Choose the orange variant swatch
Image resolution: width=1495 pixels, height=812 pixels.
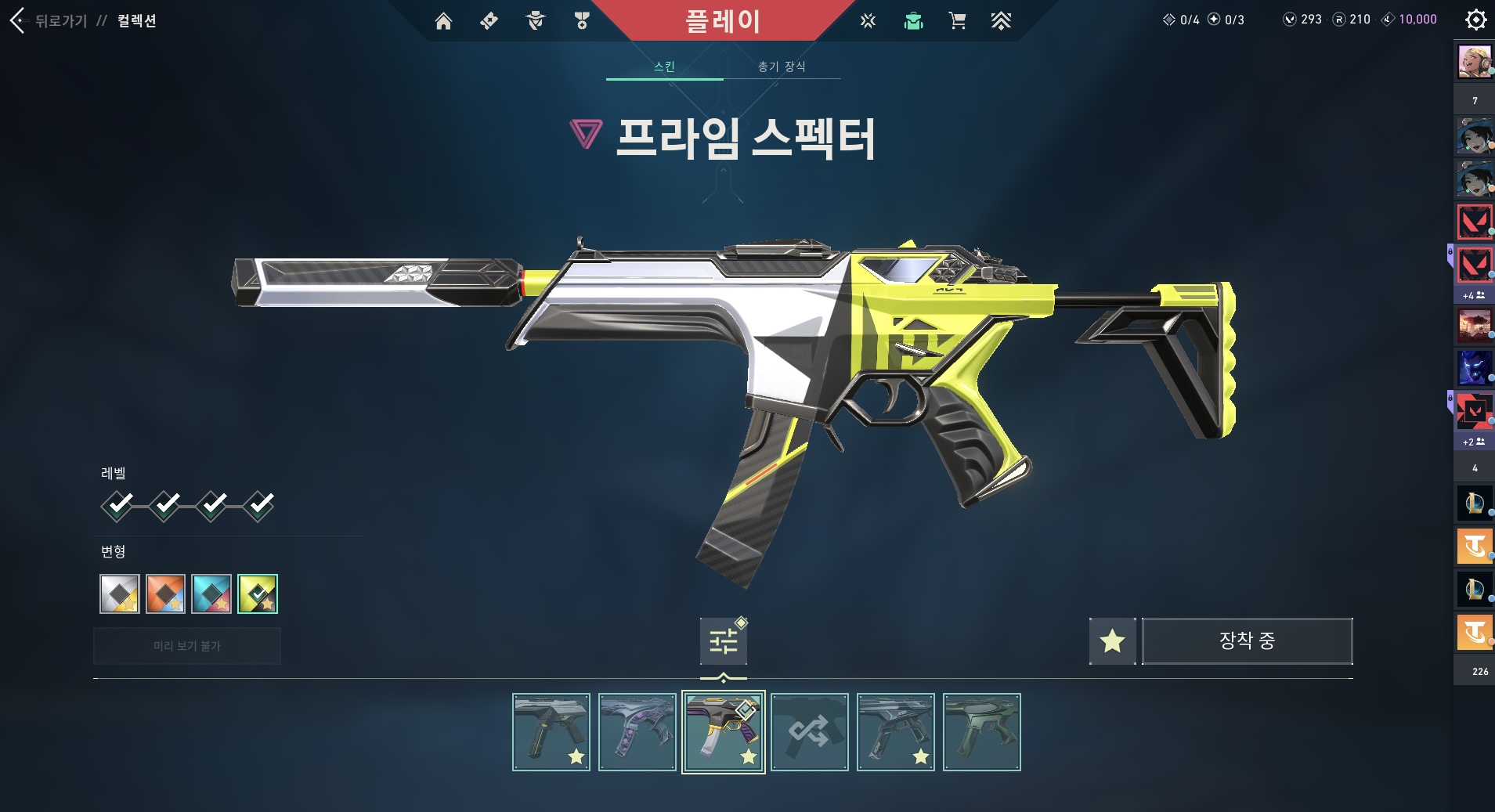(165, 594)
